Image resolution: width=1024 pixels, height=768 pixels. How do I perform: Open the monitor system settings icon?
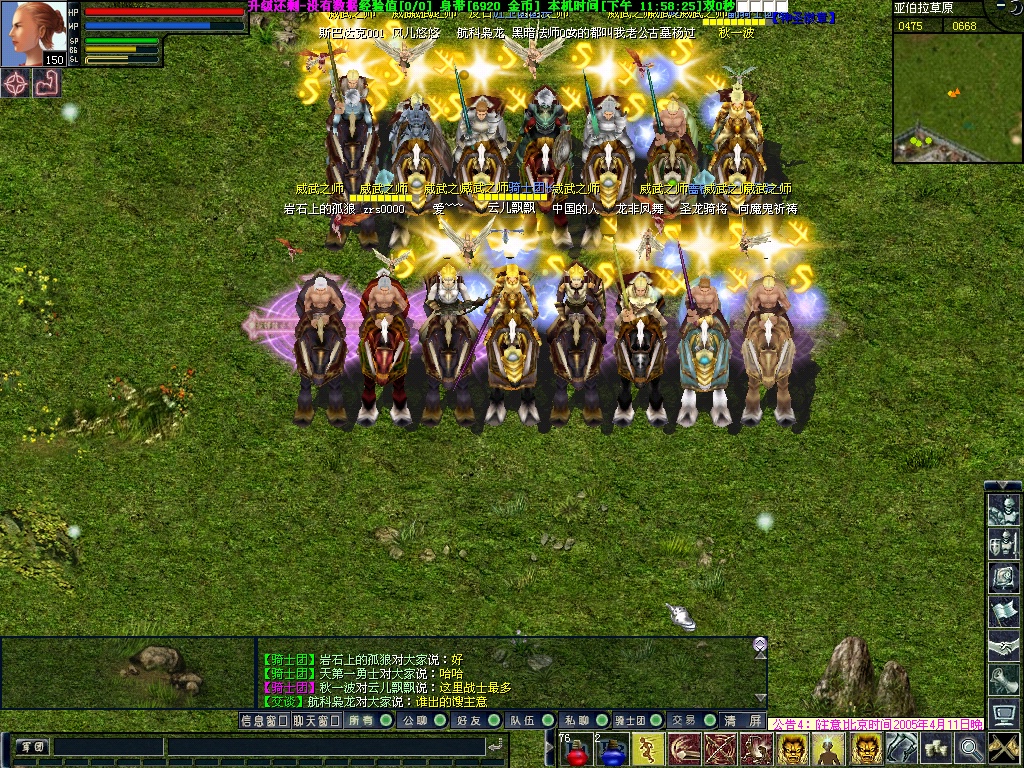[x=1003, y=711]
